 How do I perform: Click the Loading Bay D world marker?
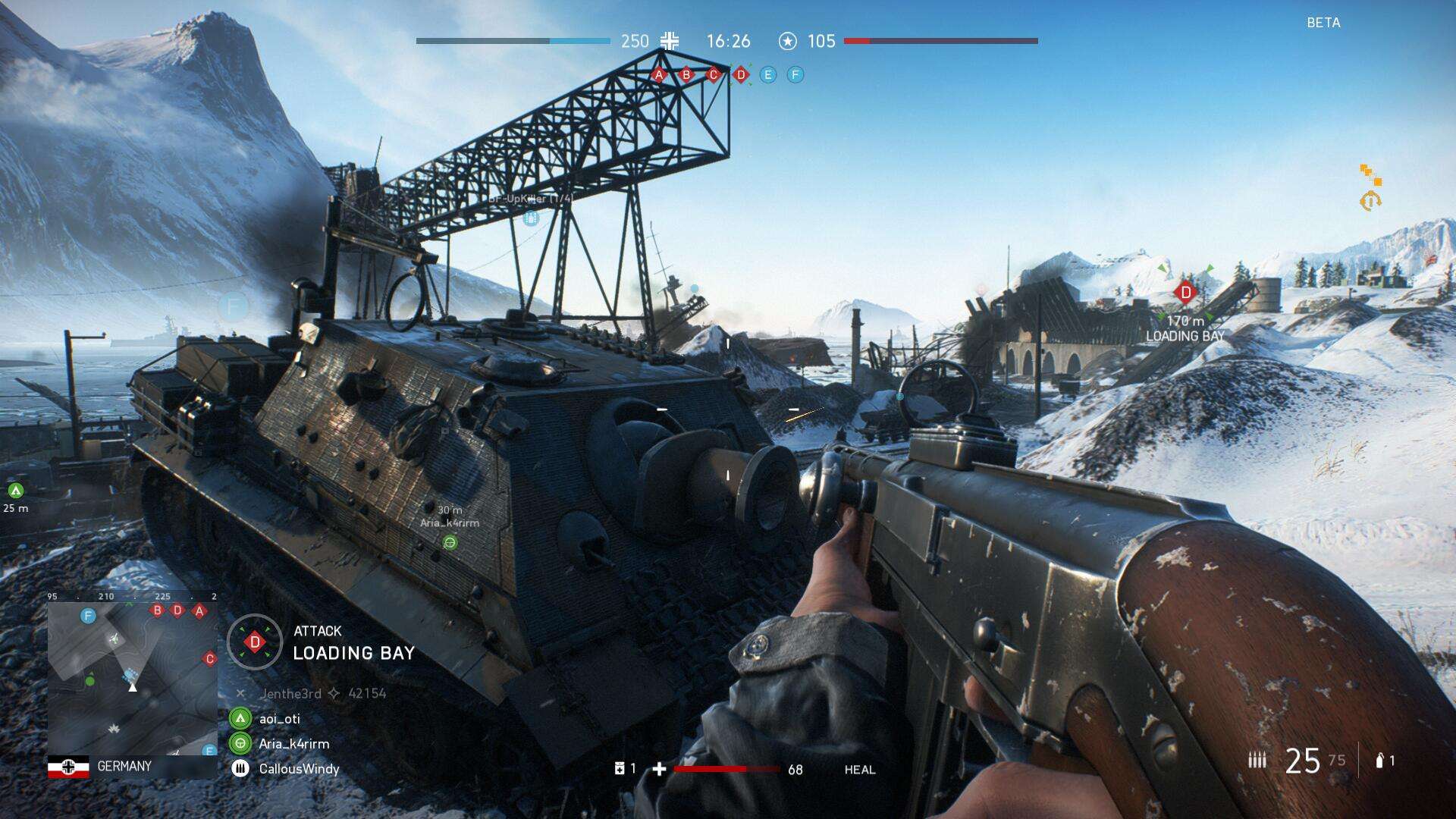pyautogui.click(x=1185, y=292)
